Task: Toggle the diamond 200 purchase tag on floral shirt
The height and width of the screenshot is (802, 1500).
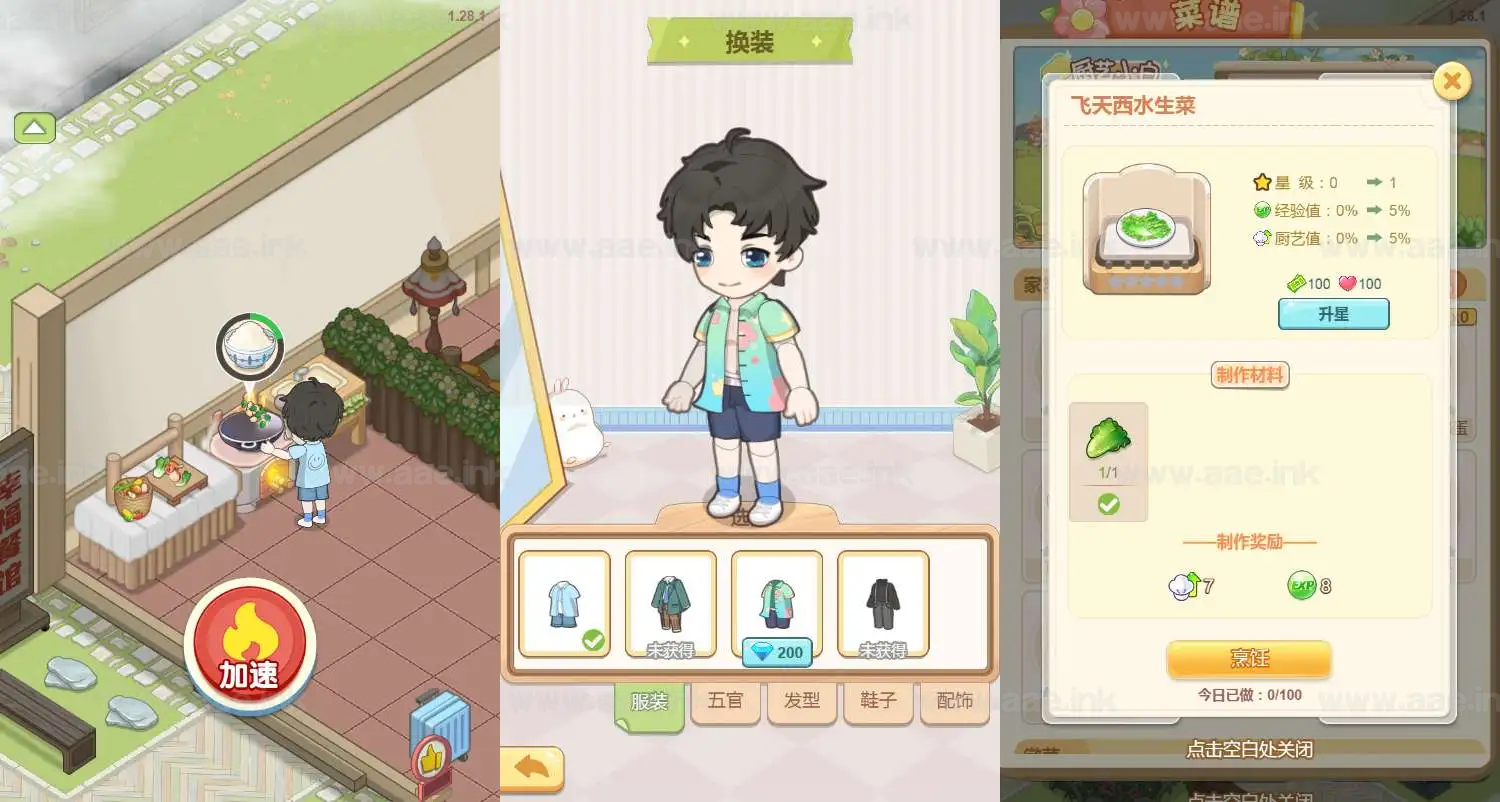Action: [x=776, y=652]
